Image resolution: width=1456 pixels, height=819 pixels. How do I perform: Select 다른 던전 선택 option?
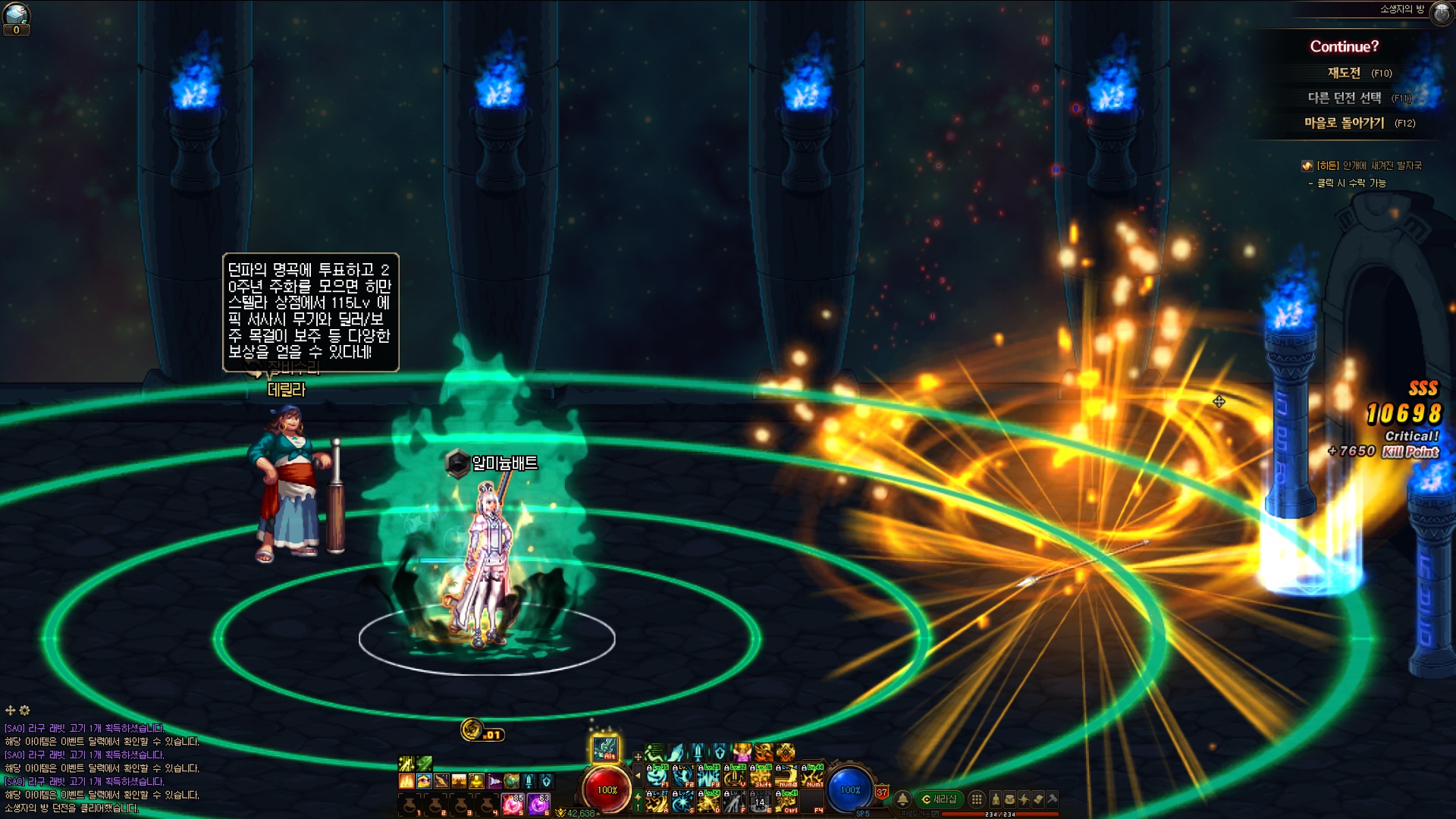1344,98
